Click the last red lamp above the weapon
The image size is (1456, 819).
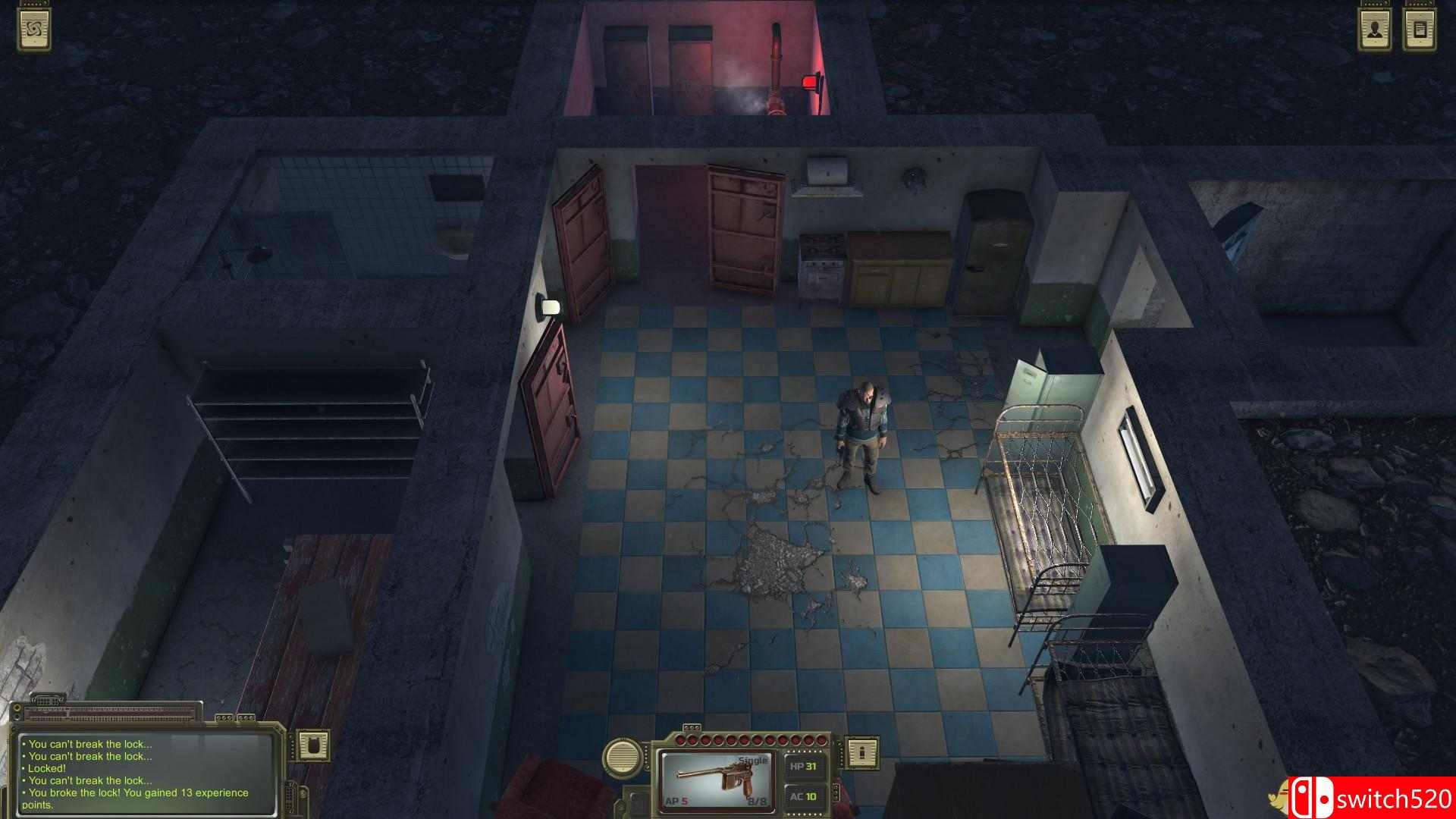point(821,739)
